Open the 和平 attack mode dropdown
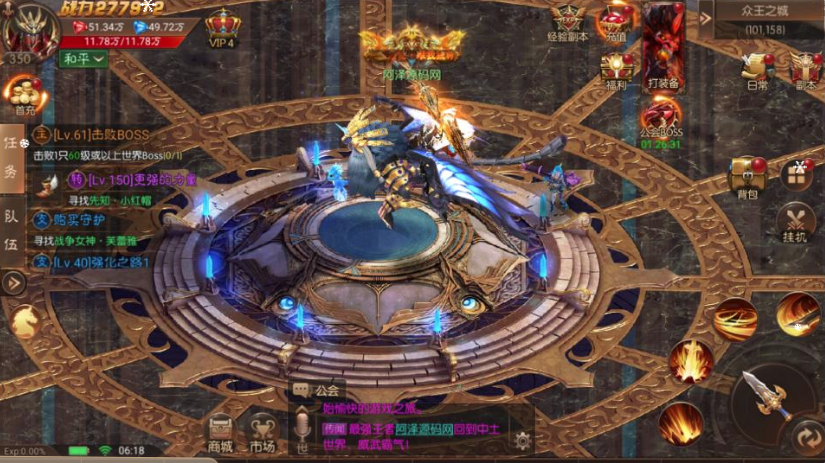This screenshot has width=825, height=463. 84,60
